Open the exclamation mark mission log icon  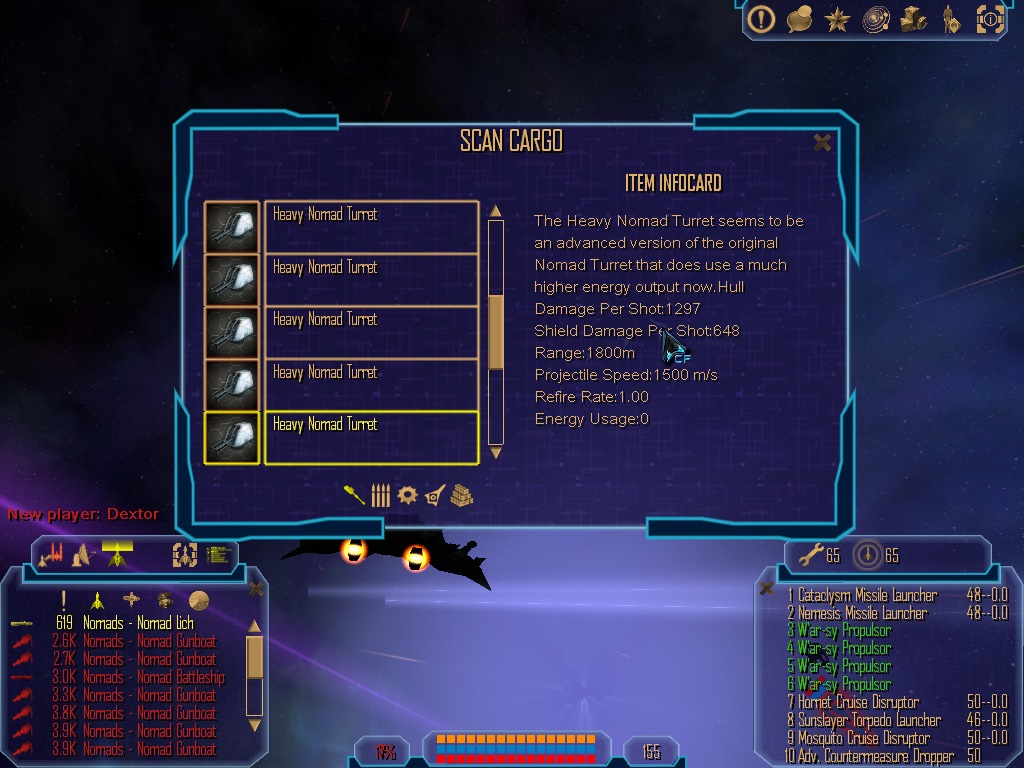pos(762,19)
